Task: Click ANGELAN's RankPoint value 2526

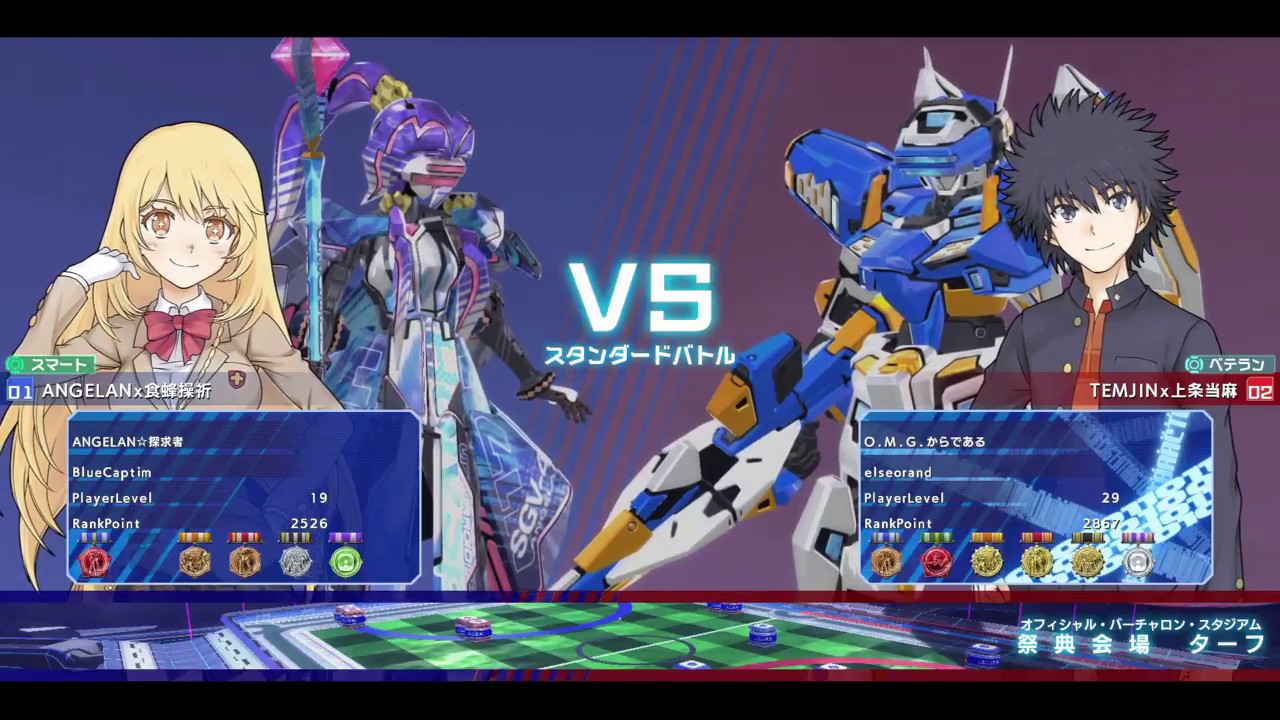Action: click(309, 523)
